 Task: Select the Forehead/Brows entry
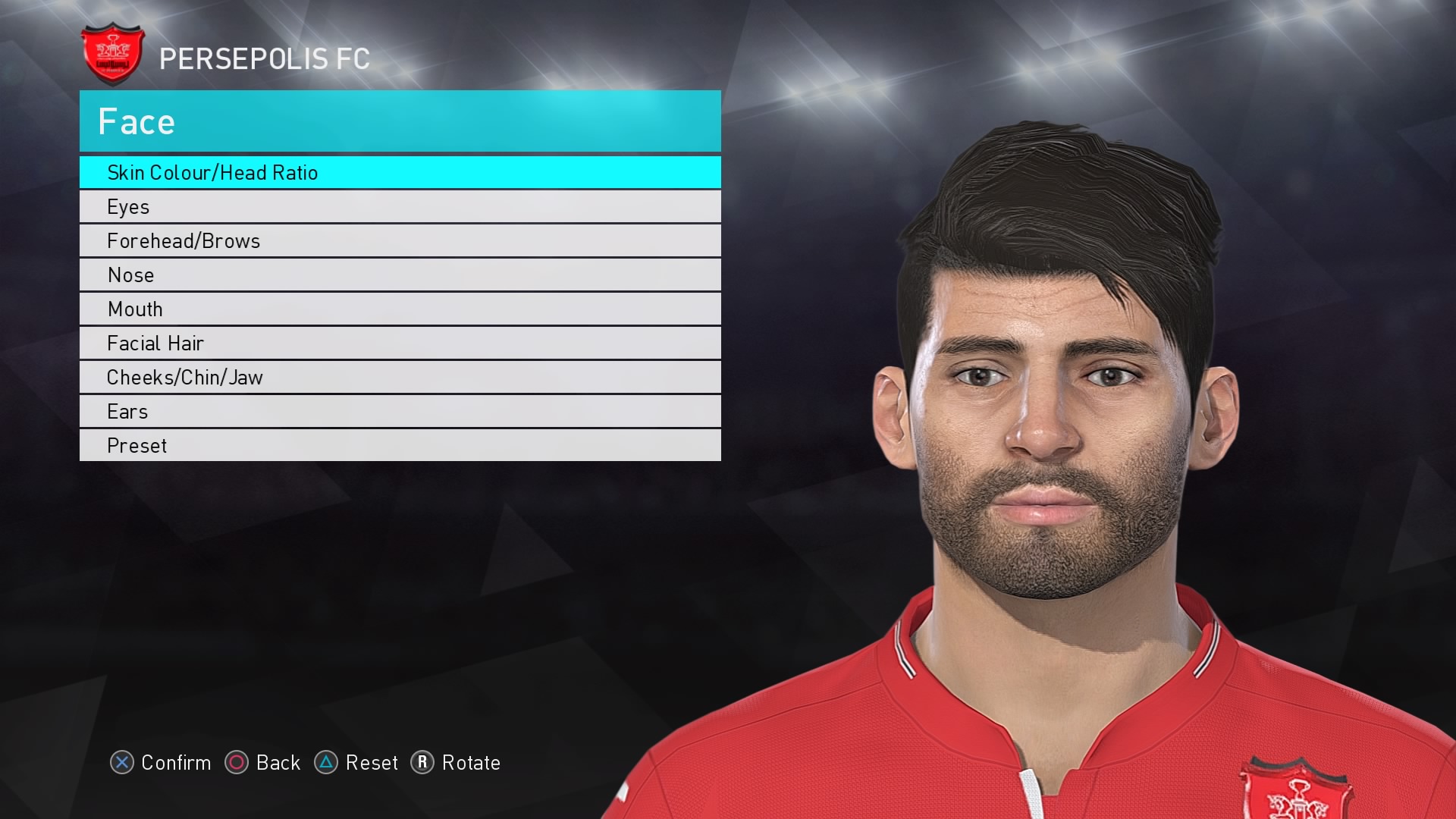(x=400, y=240)
